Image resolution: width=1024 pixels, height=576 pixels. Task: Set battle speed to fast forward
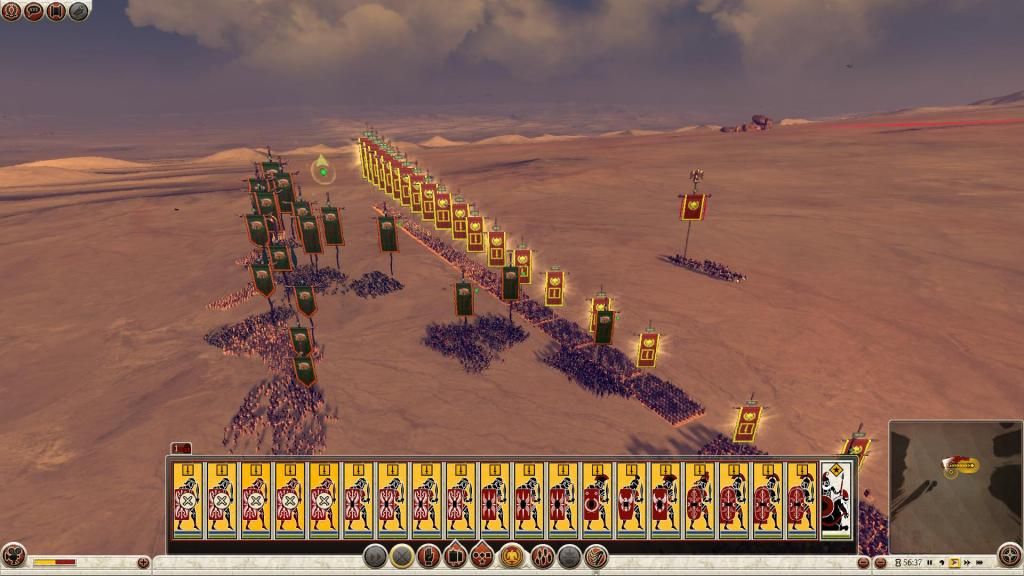pos(966,563)
